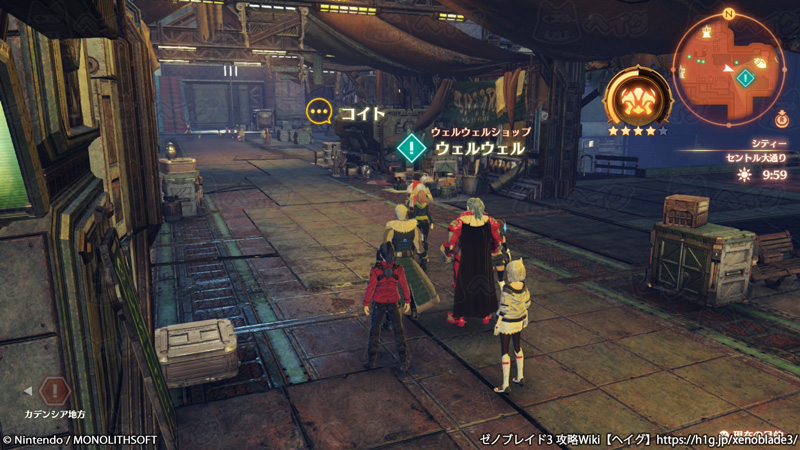
Task: Click the teal diamond marker on the minimap
Action: click(744, 77)
